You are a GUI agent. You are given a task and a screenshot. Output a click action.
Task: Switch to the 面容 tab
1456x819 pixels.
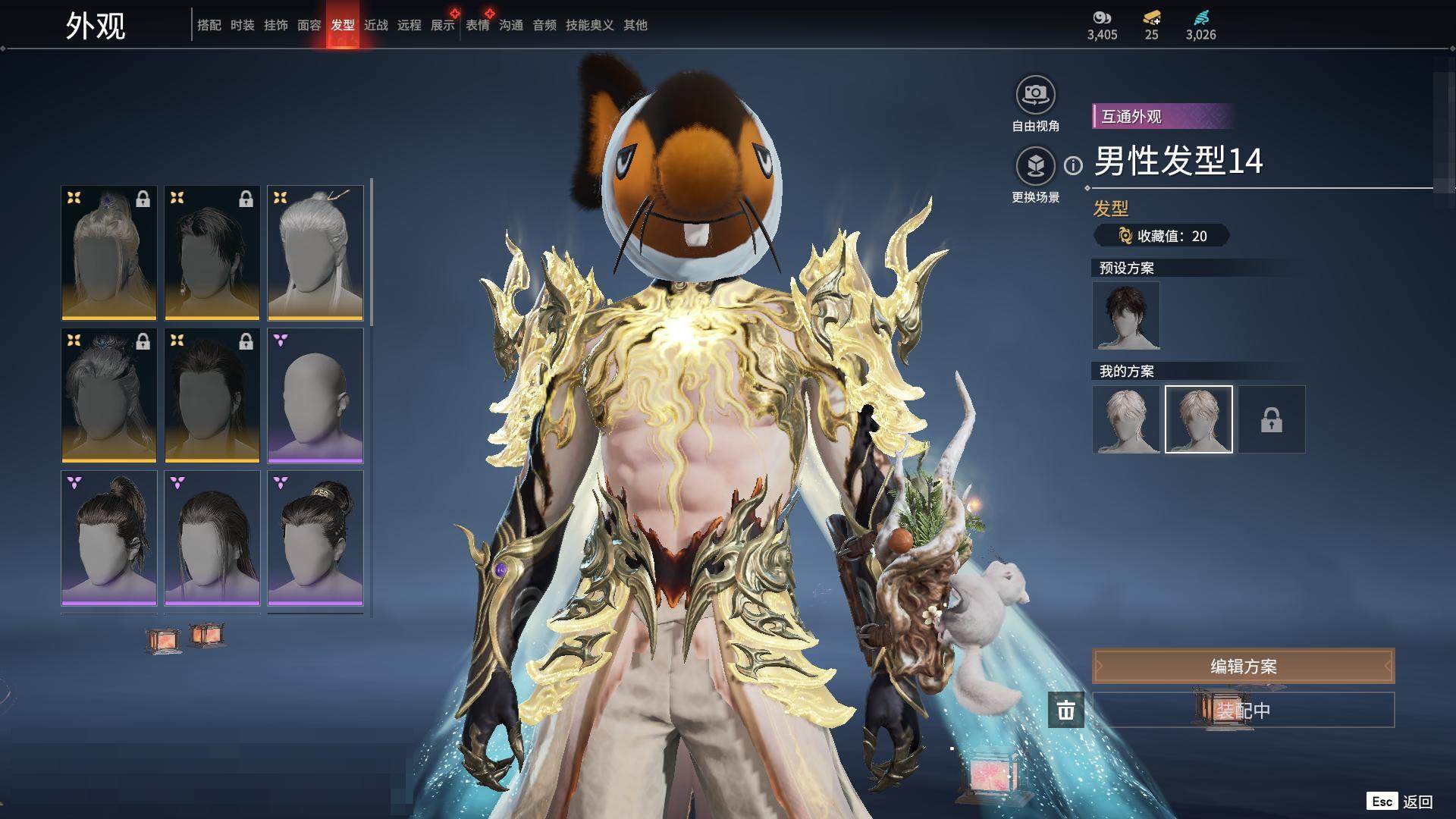pyautogui.click(x=309, y=25)
